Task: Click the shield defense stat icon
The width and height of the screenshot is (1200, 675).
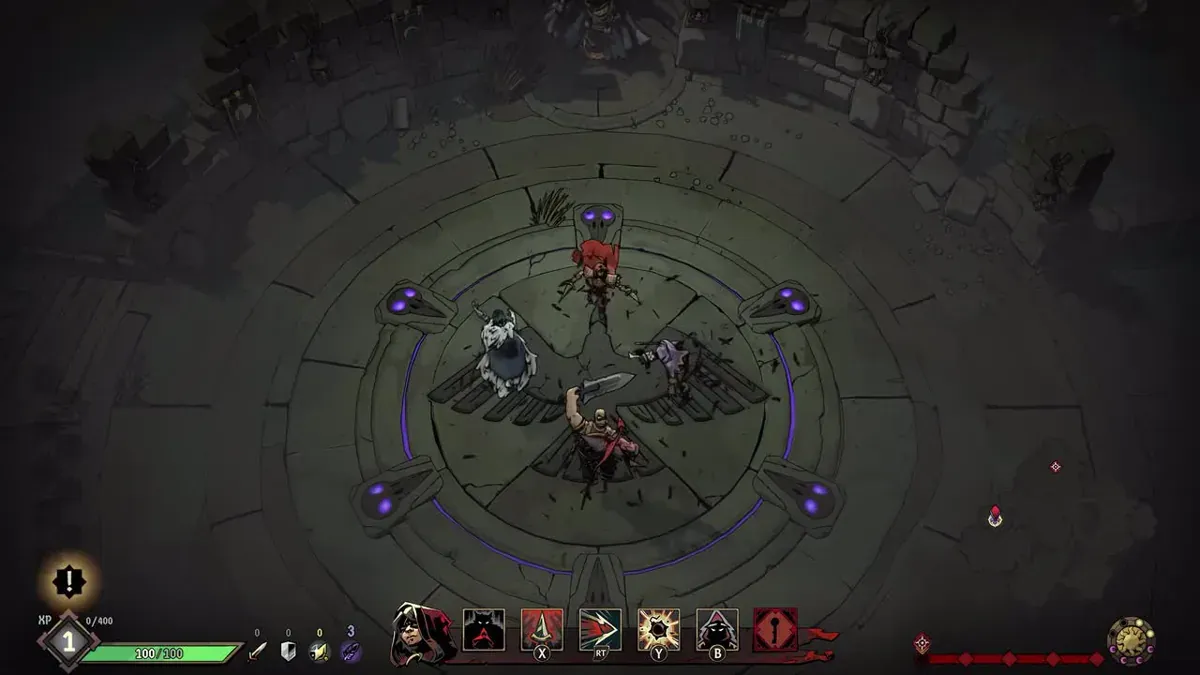Action: (288, 652)
